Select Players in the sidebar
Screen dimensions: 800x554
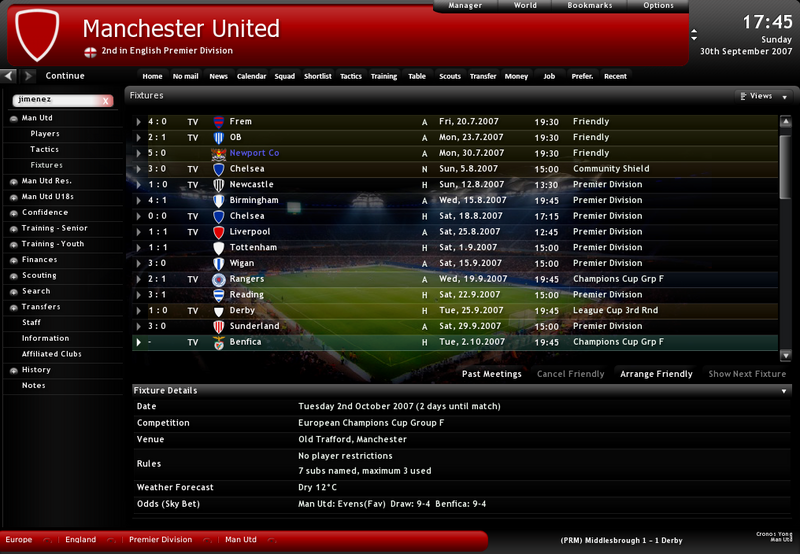(45, 134)
